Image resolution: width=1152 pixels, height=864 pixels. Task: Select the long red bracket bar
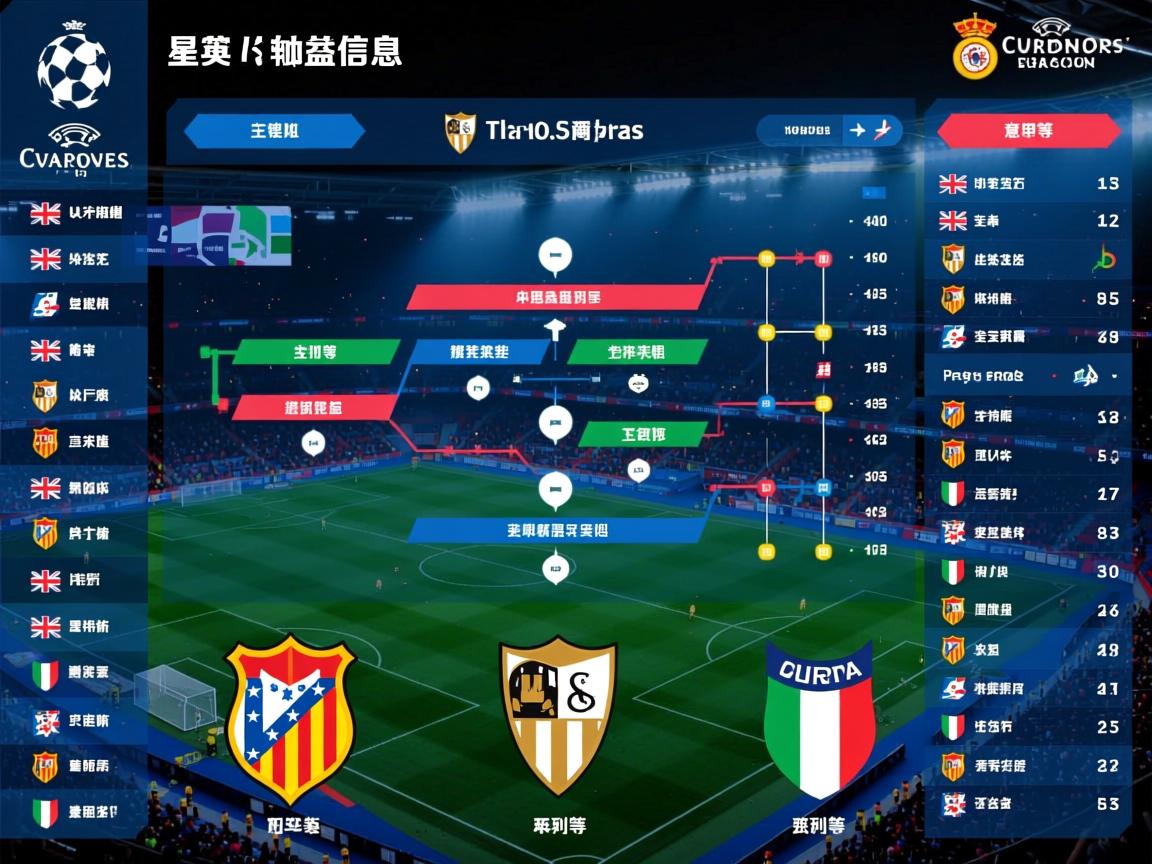coord(557,297)
